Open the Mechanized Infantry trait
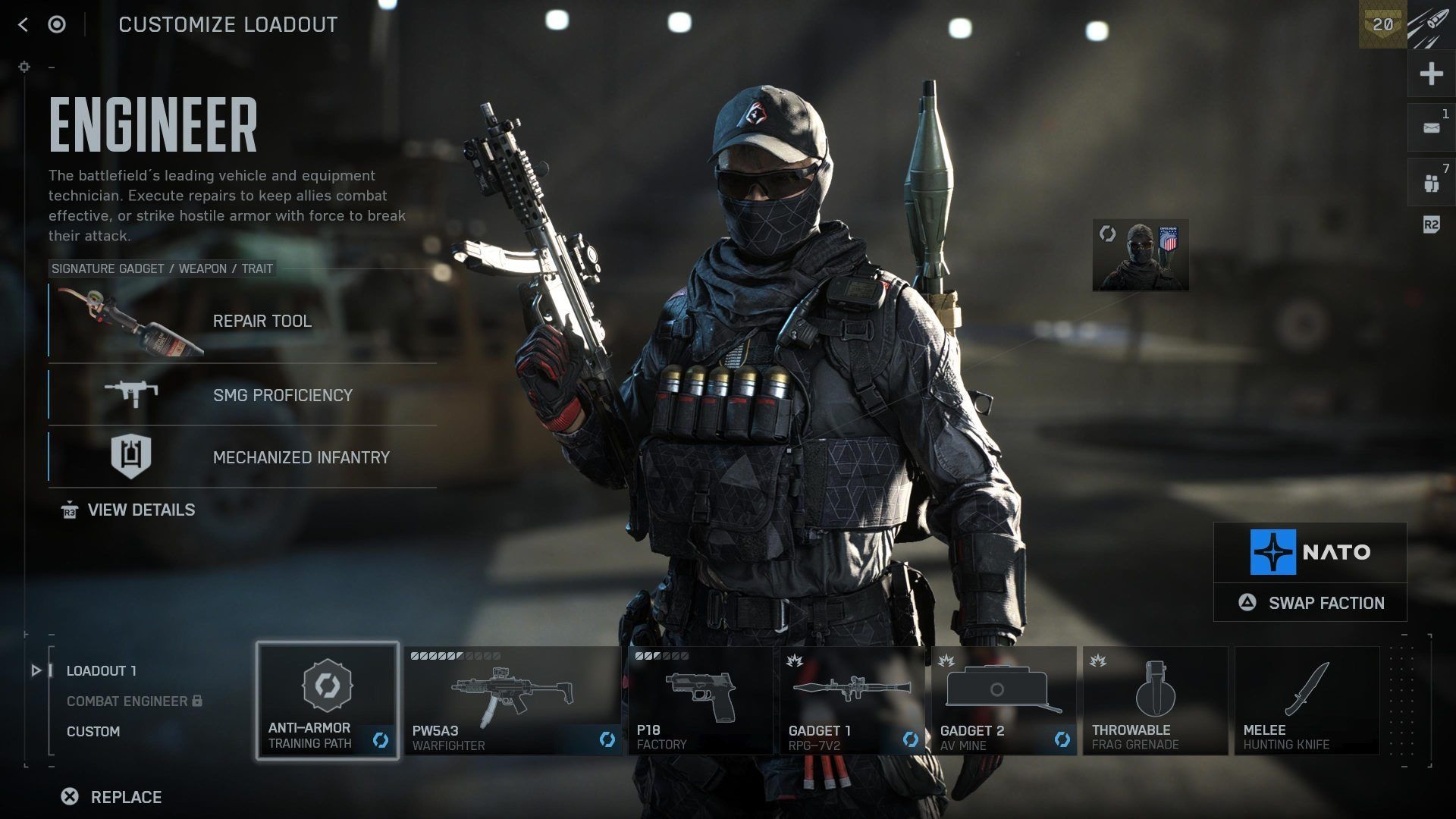Image resolution: width=1456 pixels, height=819 pixels. point(243,457)
